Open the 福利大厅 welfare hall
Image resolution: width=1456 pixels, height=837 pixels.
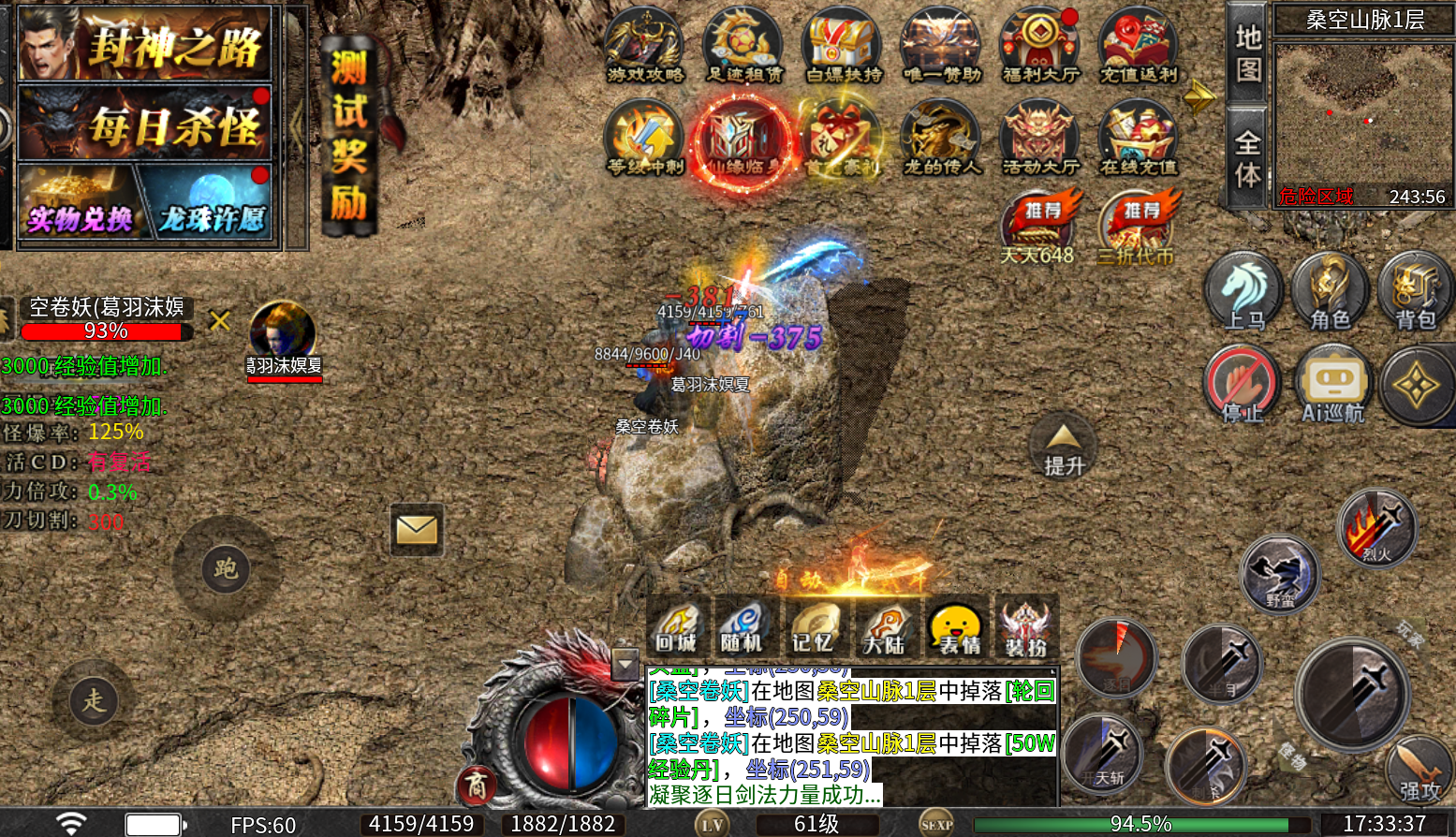(x=1039, y=45)
